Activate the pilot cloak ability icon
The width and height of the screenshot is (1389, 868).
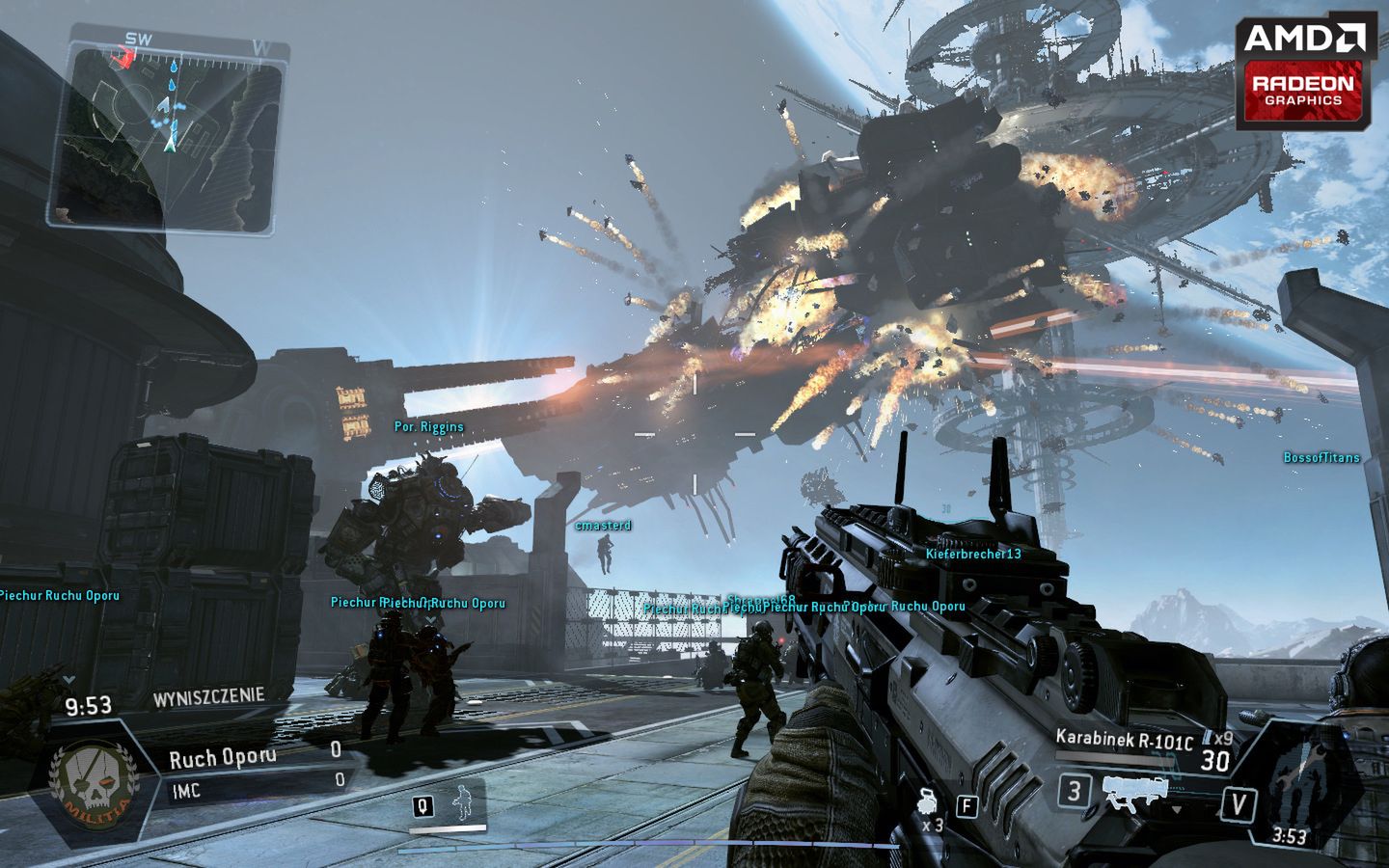click(464, 803)
